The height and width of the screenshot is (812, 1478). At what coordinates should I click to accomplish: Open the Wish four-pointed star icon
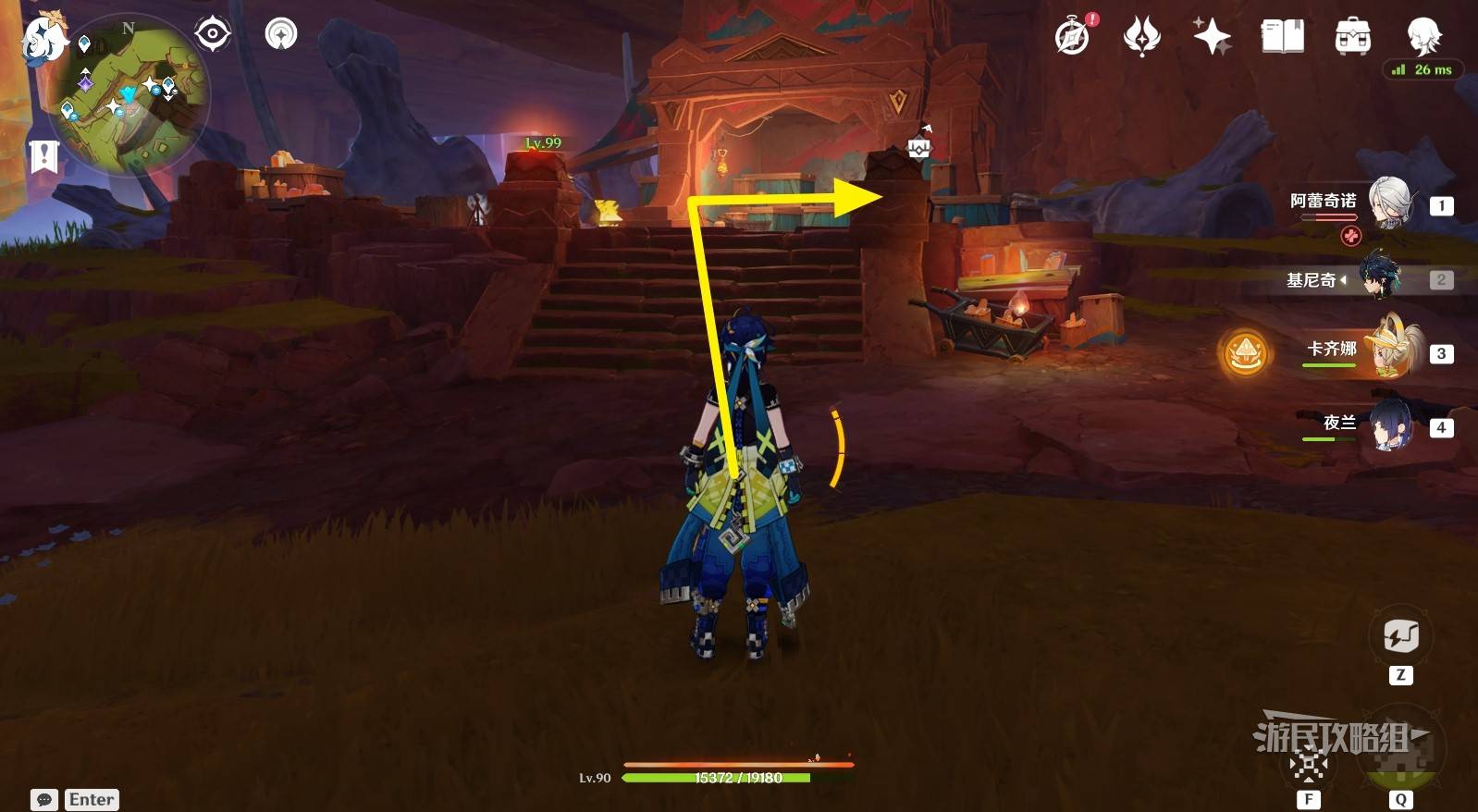pos(1212,36)
